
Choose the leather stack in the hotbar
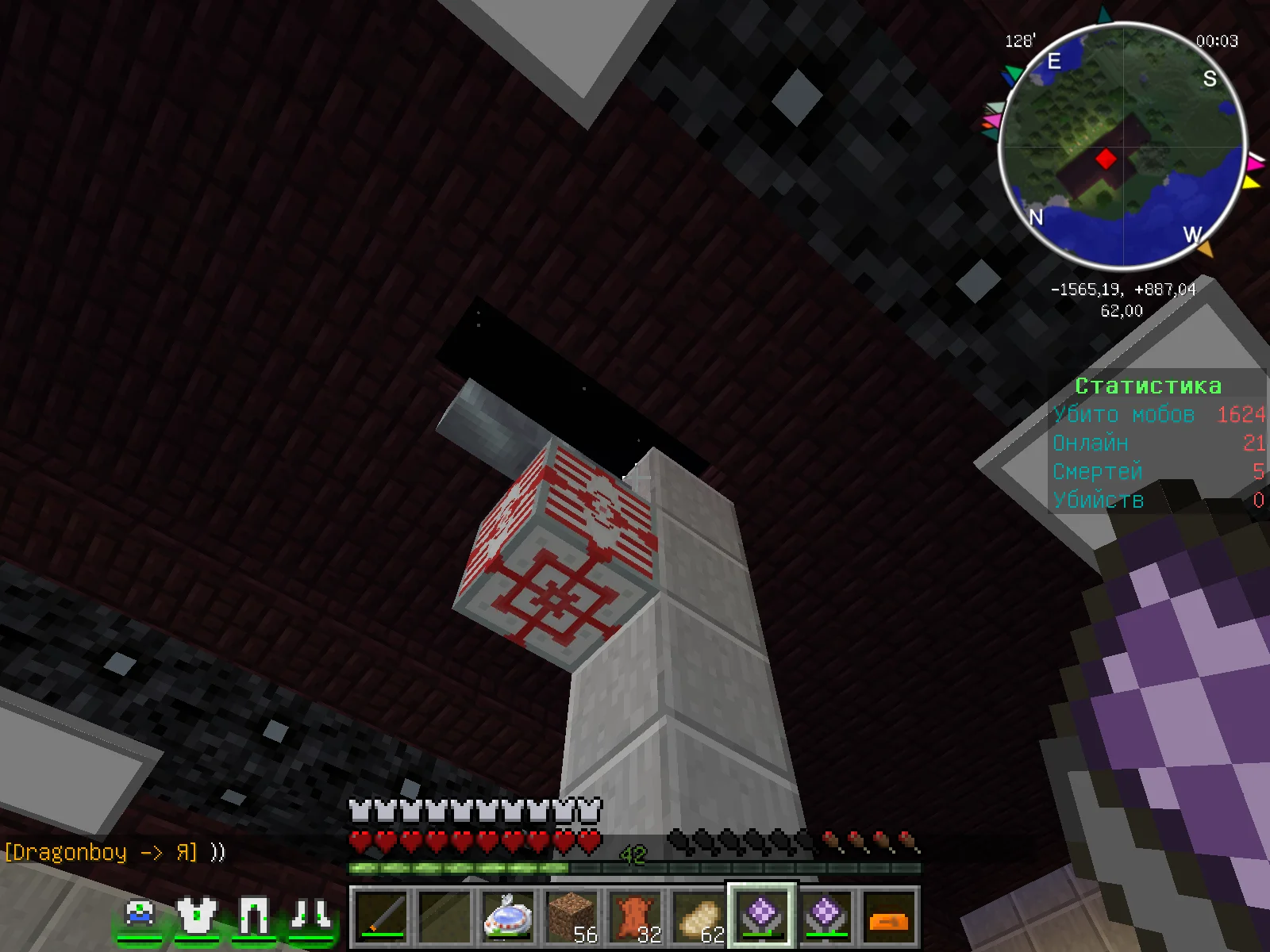[x=636, y=917]
